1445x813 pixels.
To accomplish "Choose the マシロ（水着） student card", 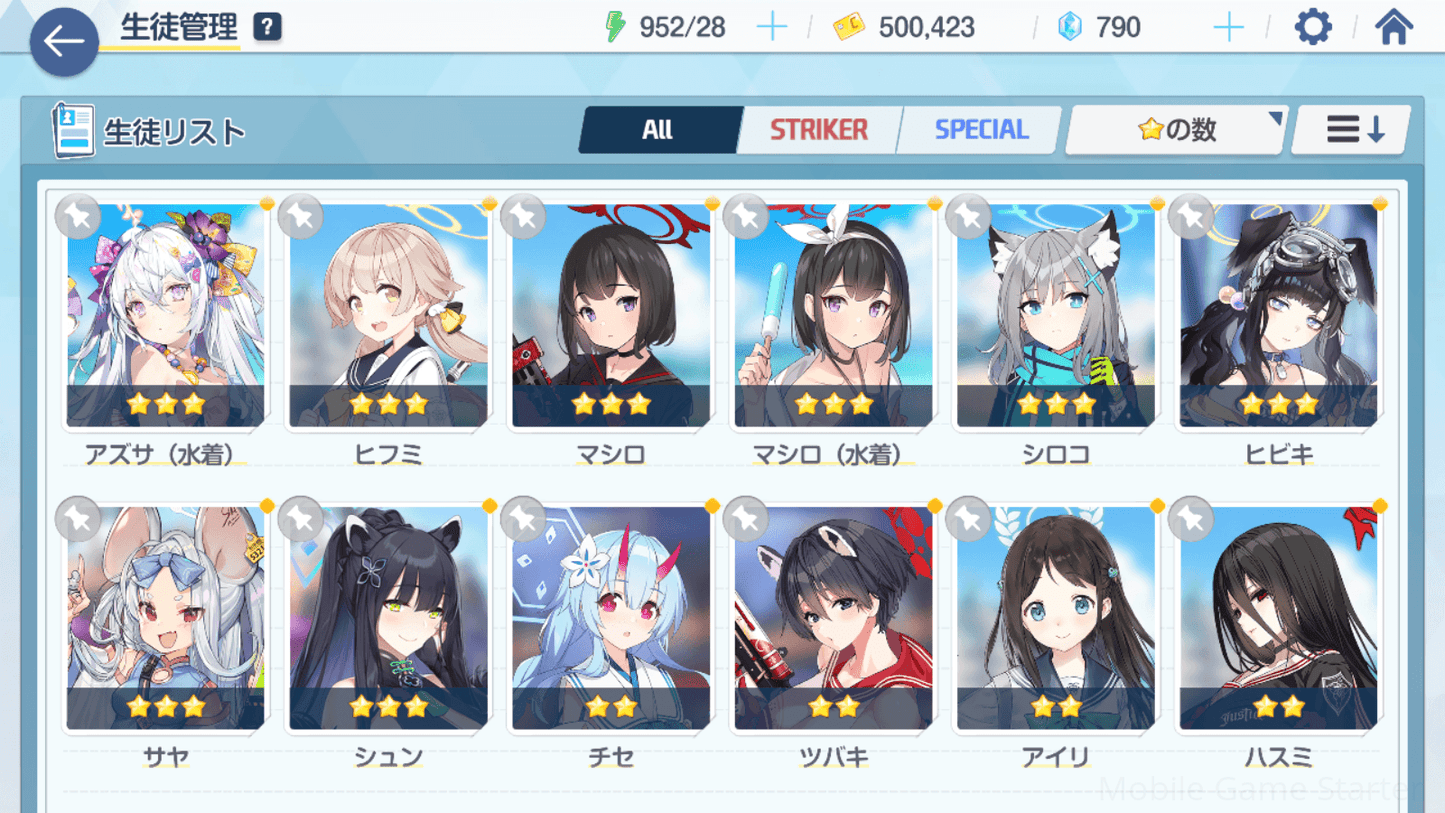I will [833, 316].
